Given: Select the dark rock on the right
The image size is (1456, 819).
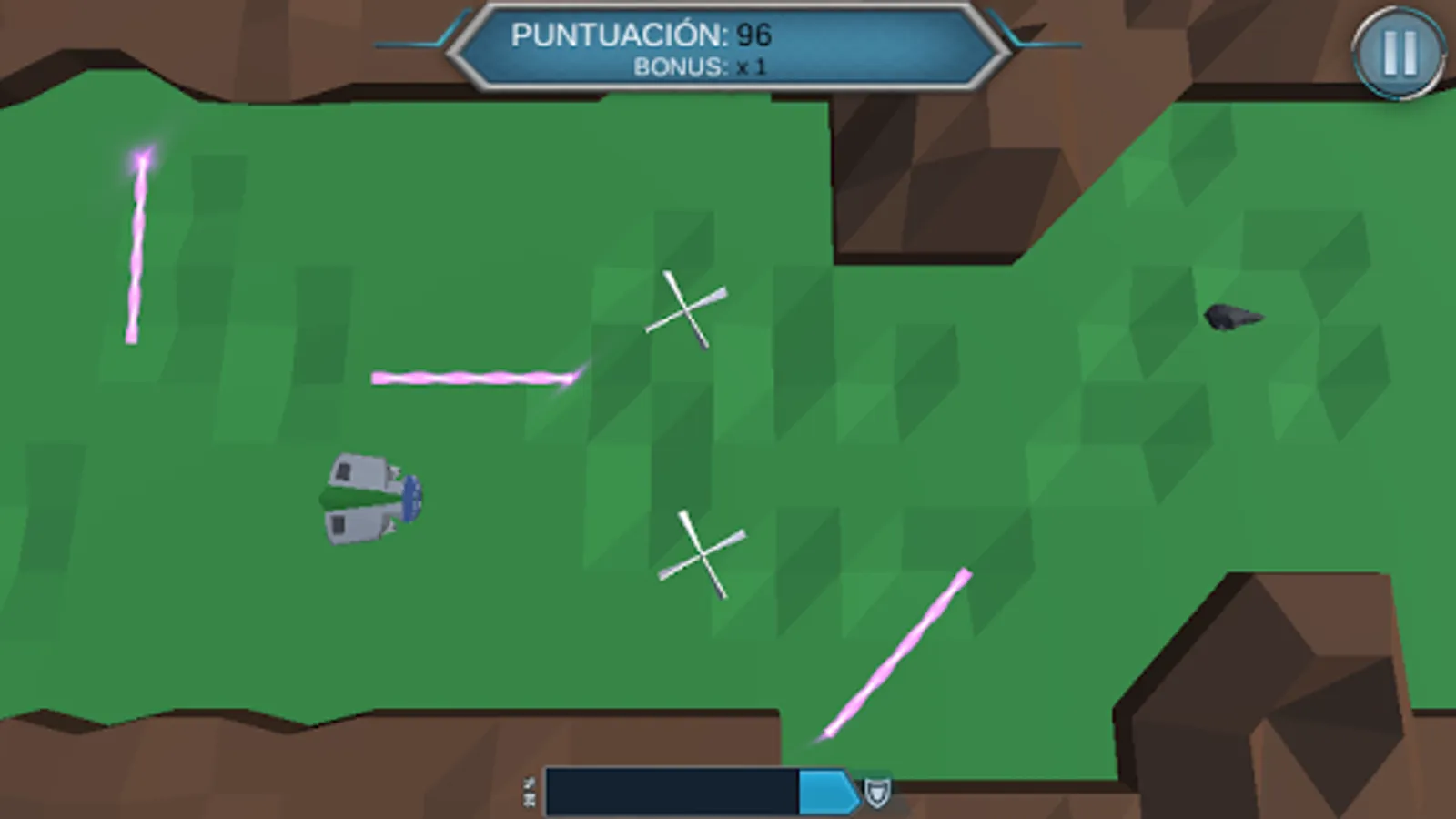Looking at the screenshot, I should pyautogui.click(x=1233, y=317).
